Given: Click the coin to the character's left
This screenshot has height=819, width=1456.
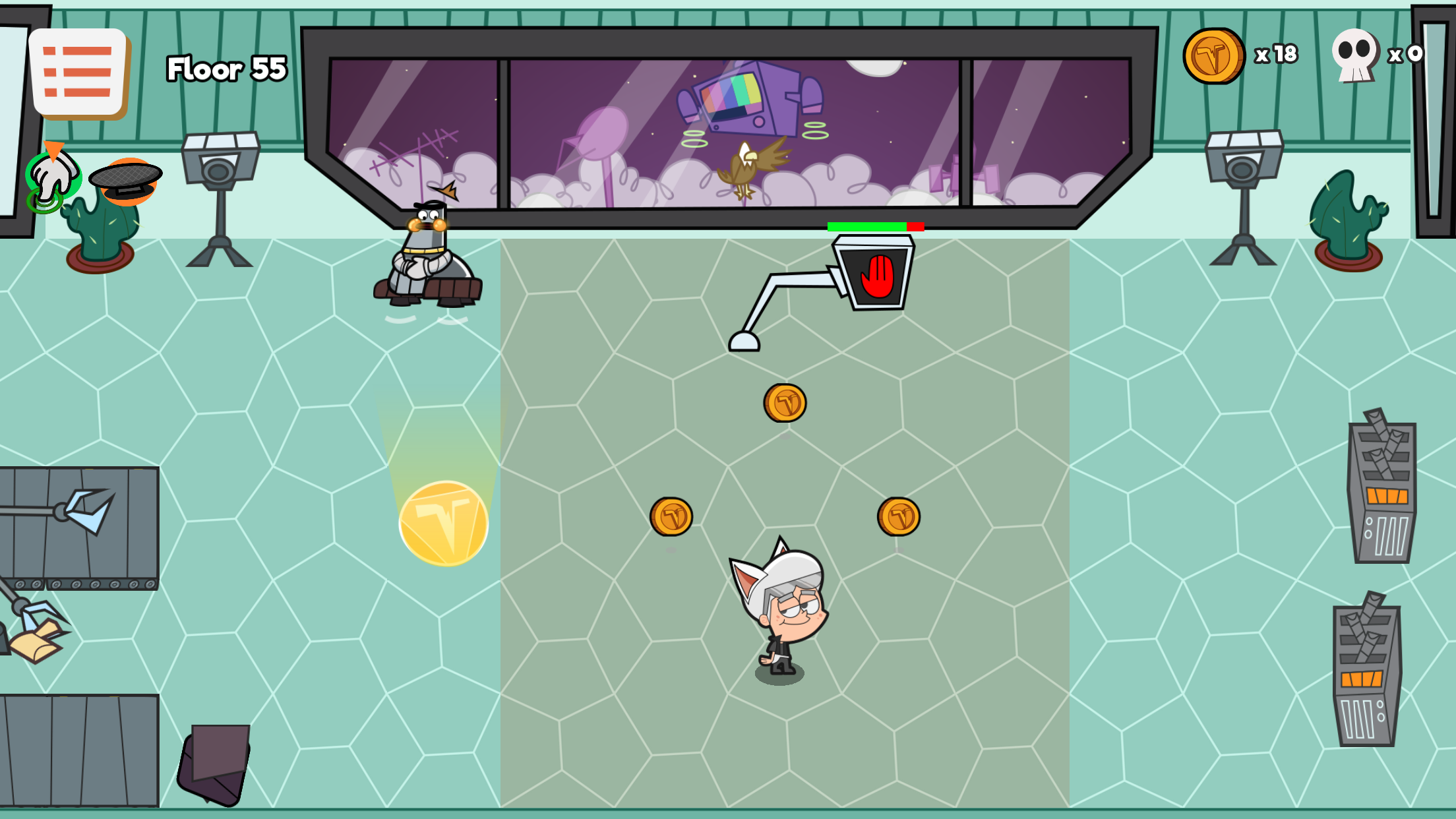Looking at the screenshot, I should pyautogui.click(x=672, y=516).
